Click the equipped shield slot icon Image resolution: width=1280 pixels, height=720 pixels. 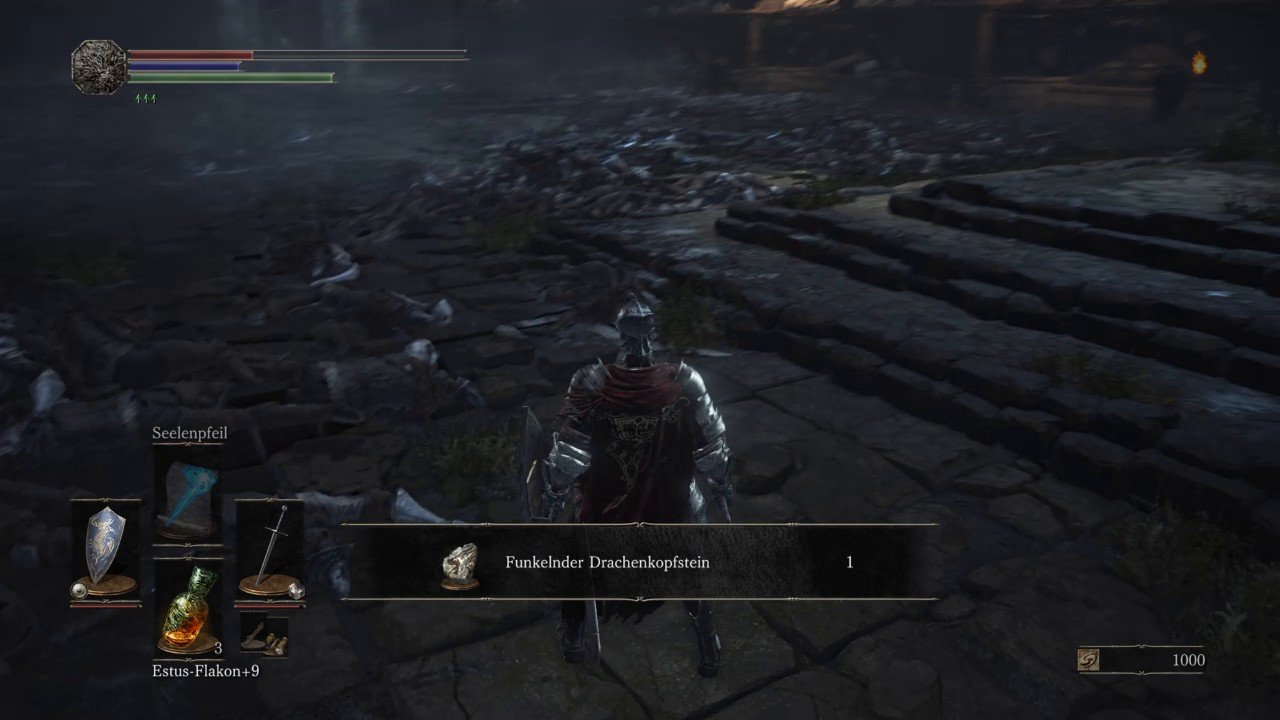(107, 543)
